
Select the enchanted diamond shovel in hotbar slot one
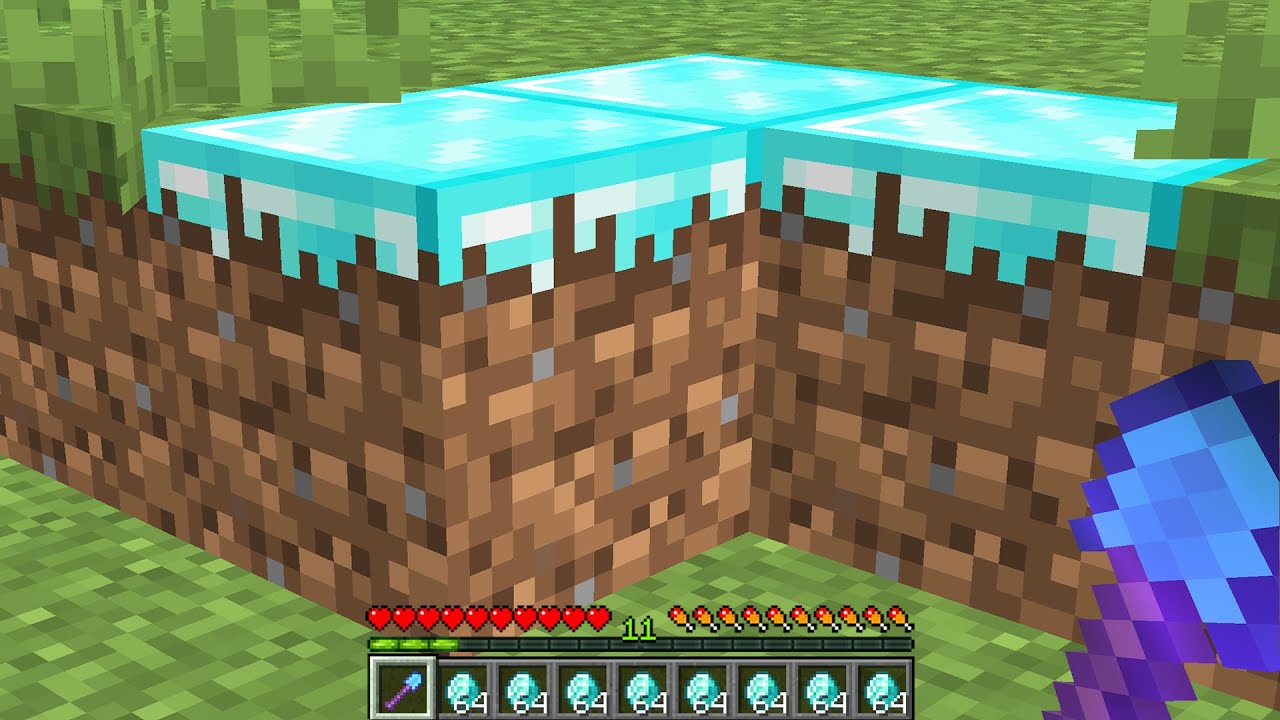pyautogui.click(x=401, y=690)
